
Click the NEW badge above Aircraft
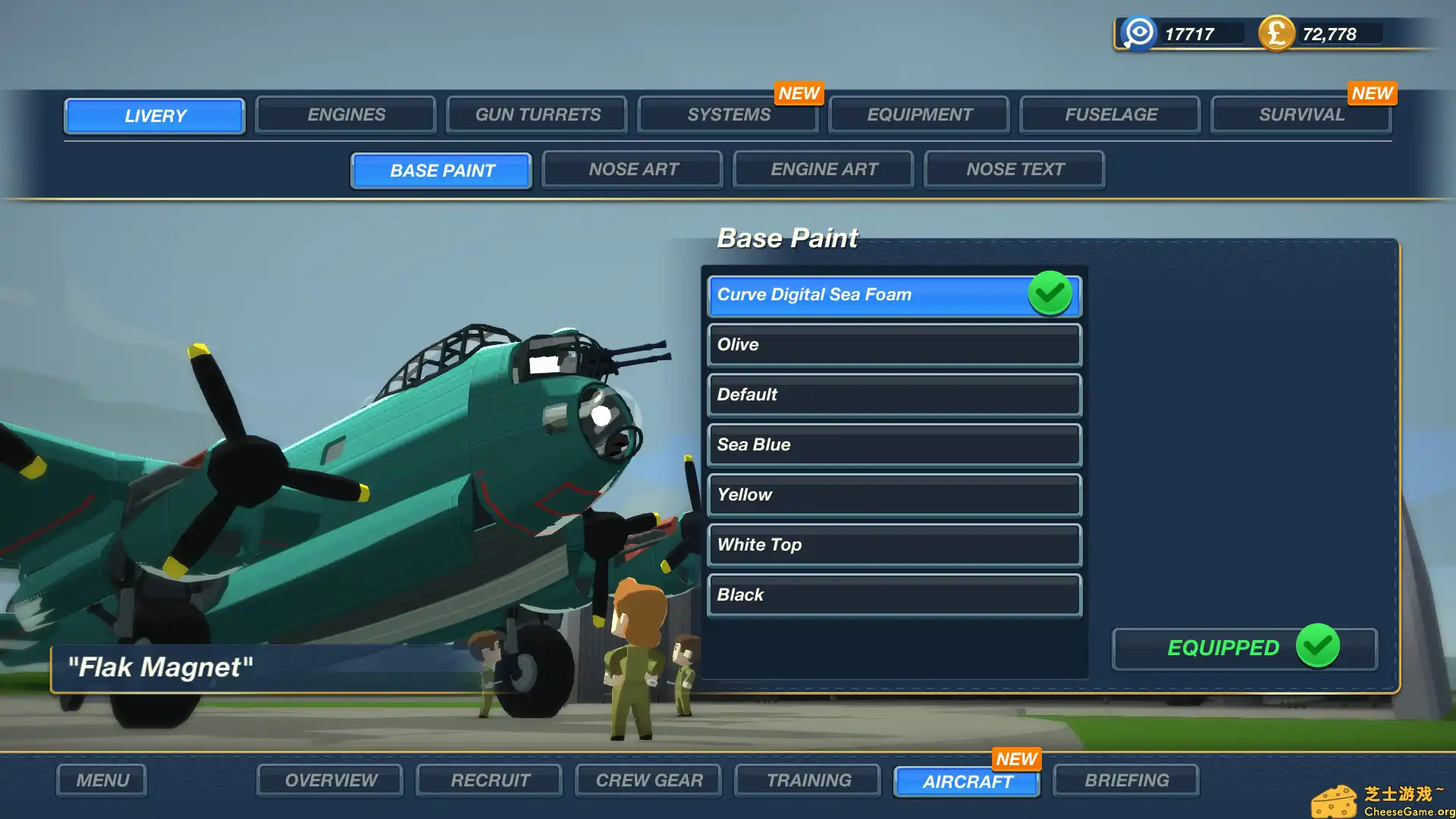tap(1016, 759)
